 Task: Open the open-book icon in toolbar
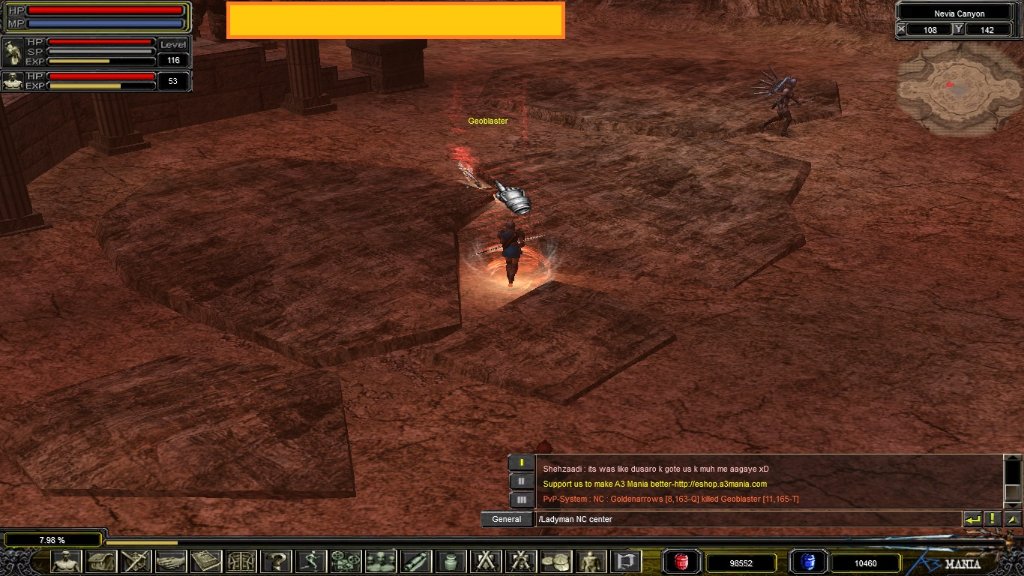(x=206, y=561)
